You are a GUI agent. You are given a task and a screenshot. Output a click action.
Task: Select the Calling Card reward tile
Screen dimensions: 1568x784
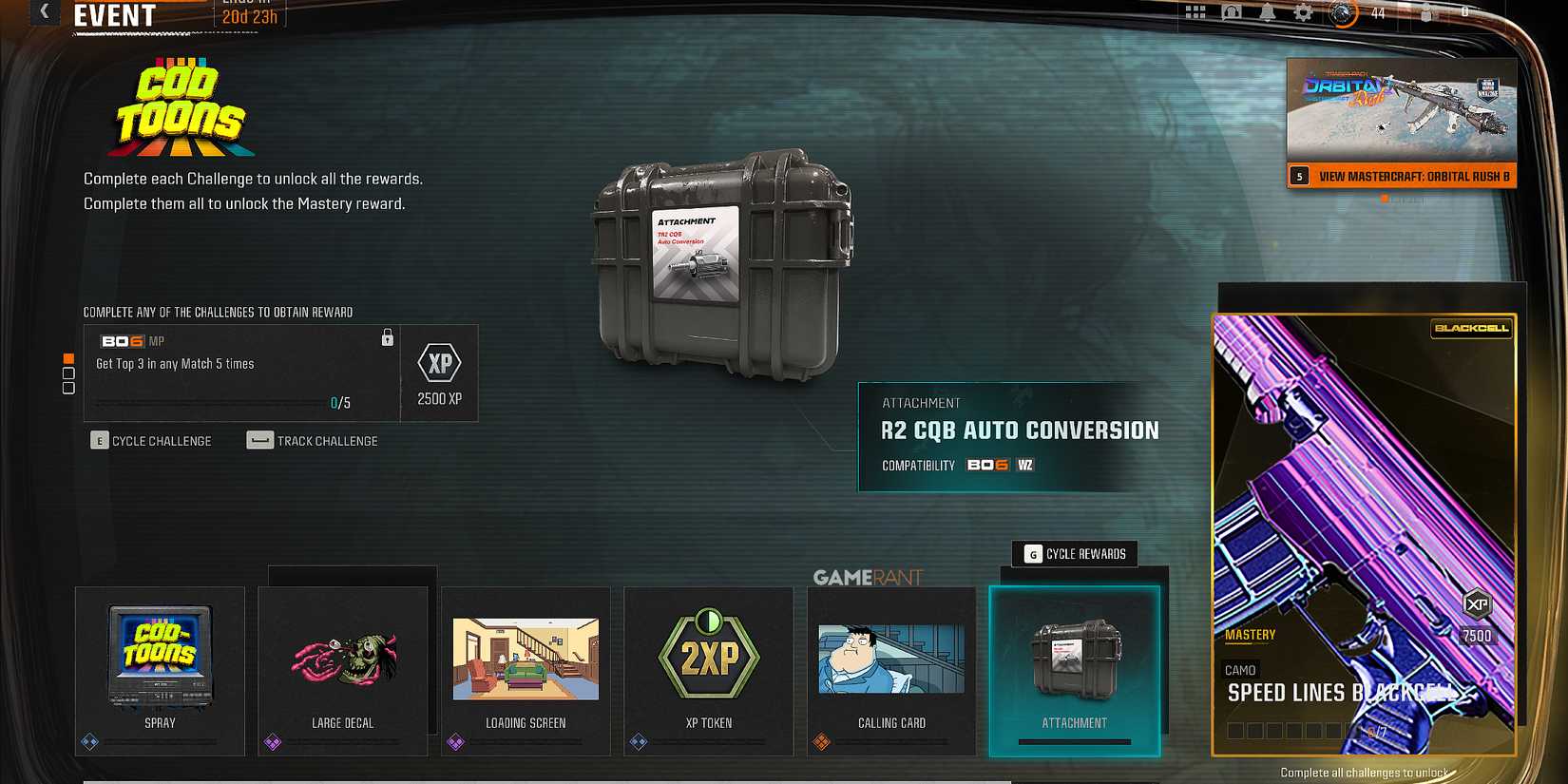(x=890, y=665)
